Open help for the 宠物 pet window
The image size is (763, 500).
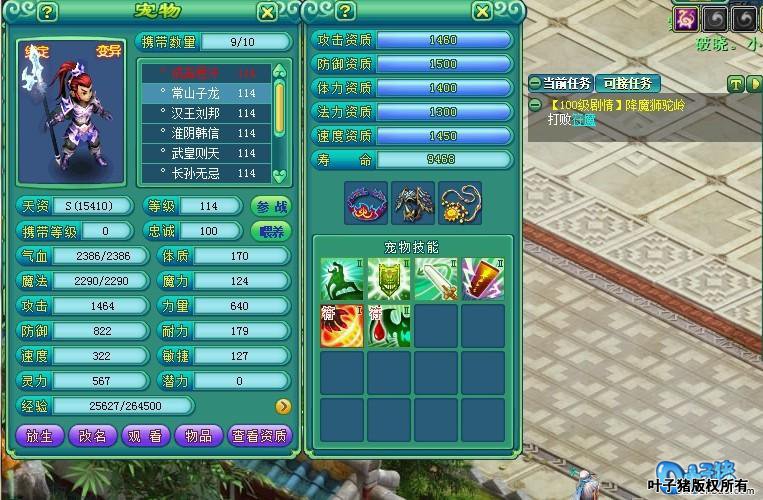click(48, 13)
